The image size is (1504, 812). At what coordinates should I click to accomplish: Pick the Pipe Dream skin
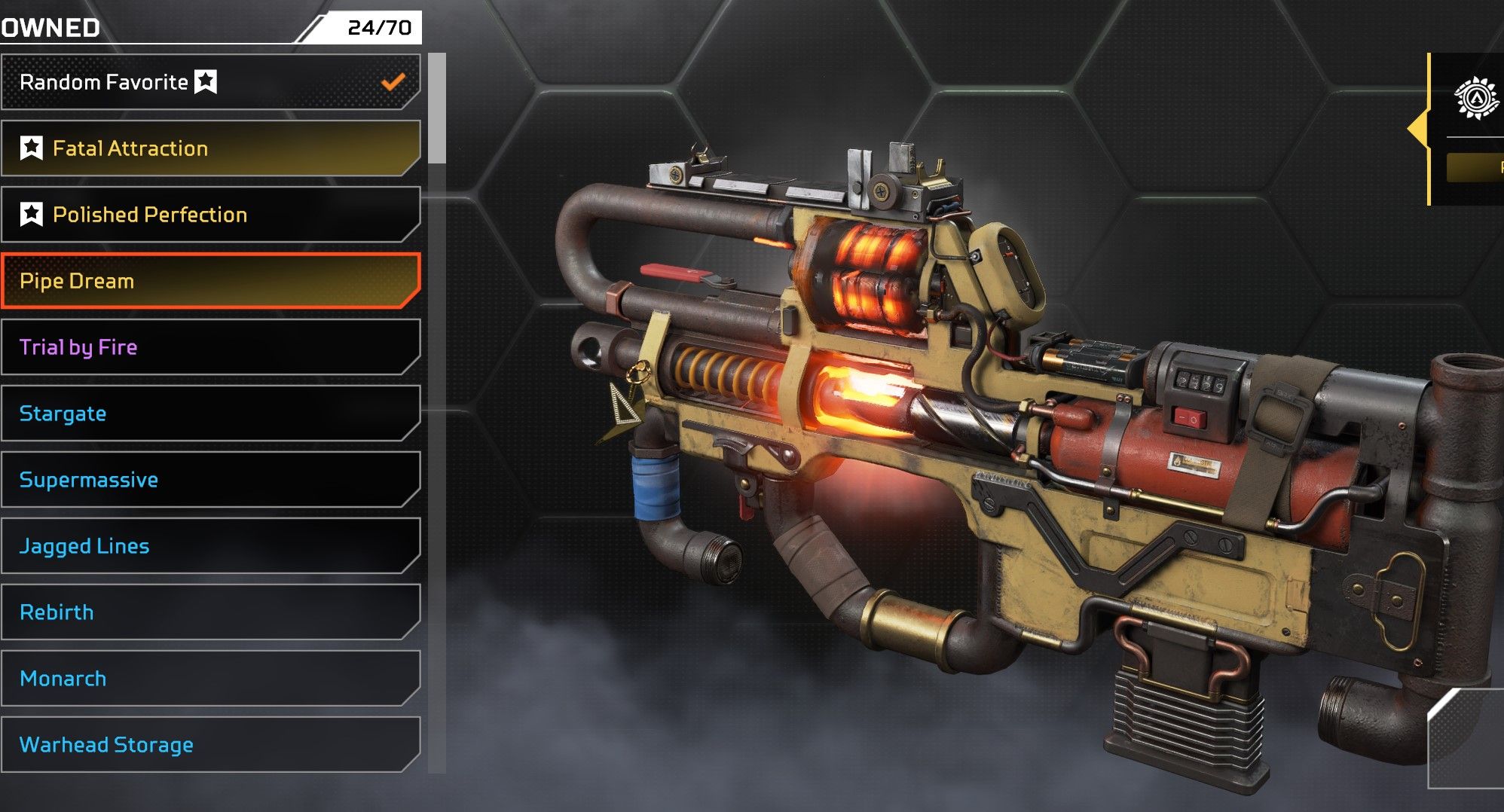209,281
